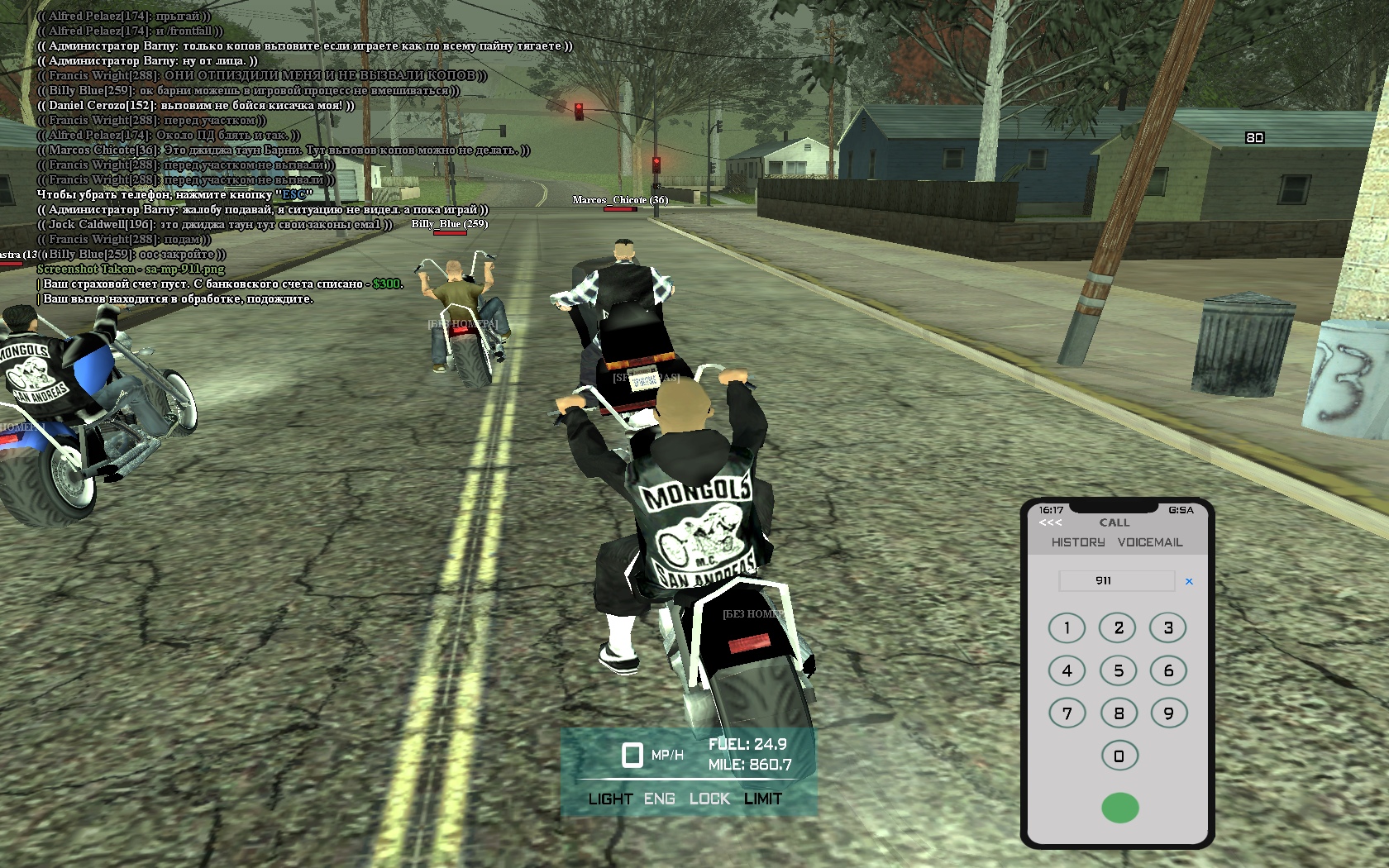Clear the dialed number with the blue X
Screen dimensions: 1389x868
click(x=1189, y=581)
